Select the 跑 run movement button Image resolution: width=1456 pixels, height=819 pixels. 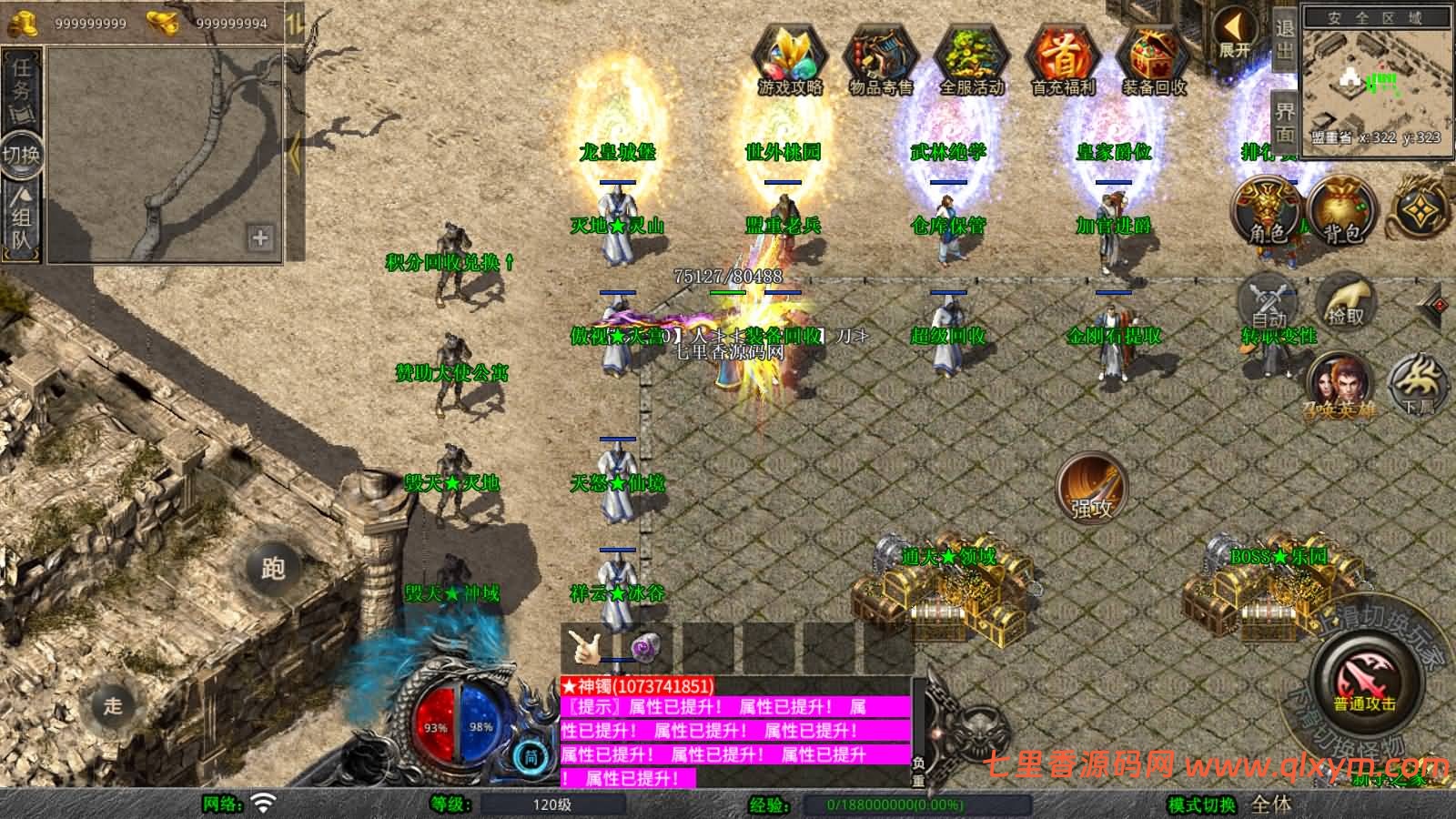click(273, 568)
